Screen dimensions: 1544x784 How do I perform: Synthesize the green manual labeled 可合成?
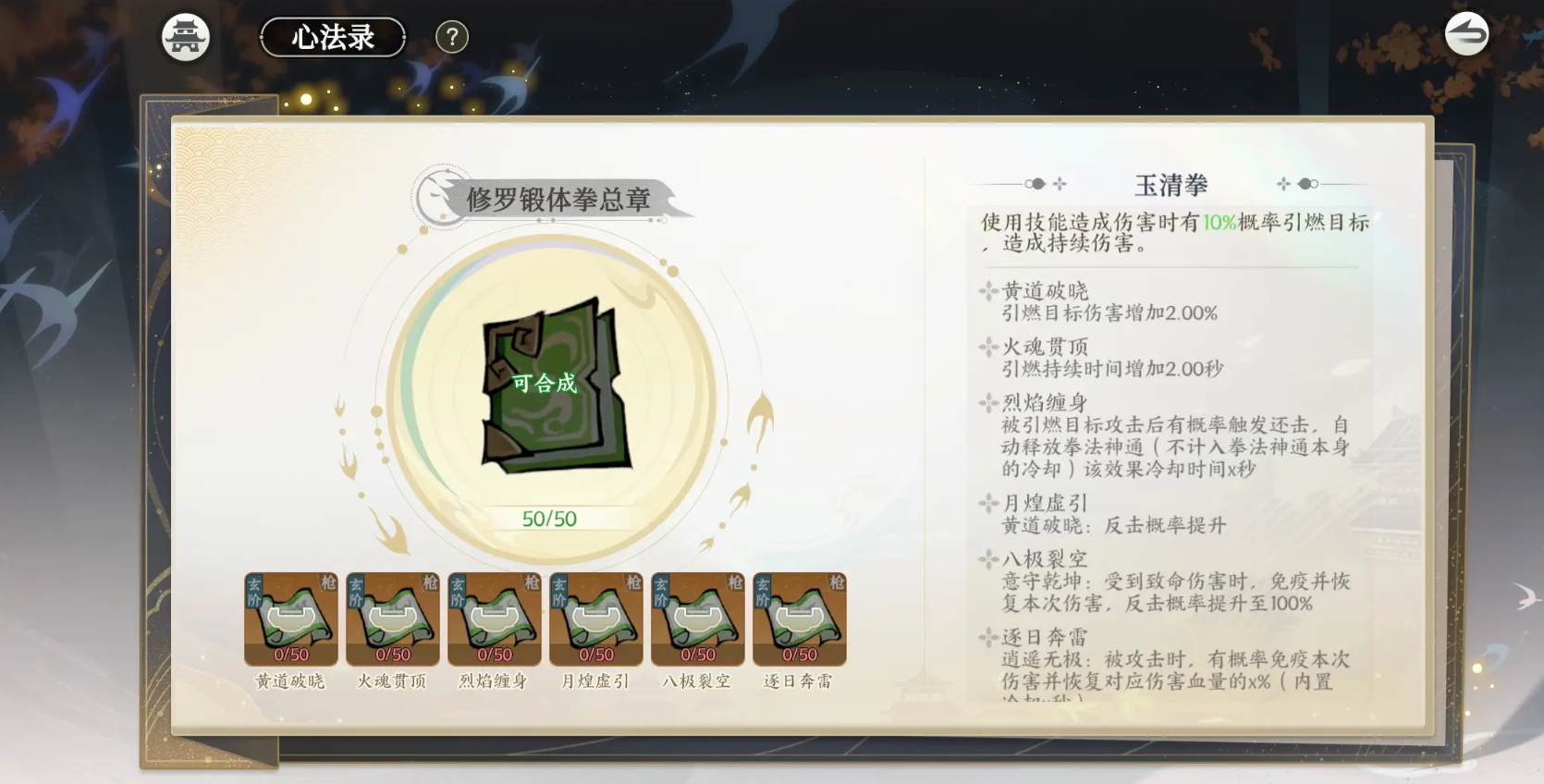point(551,383)
